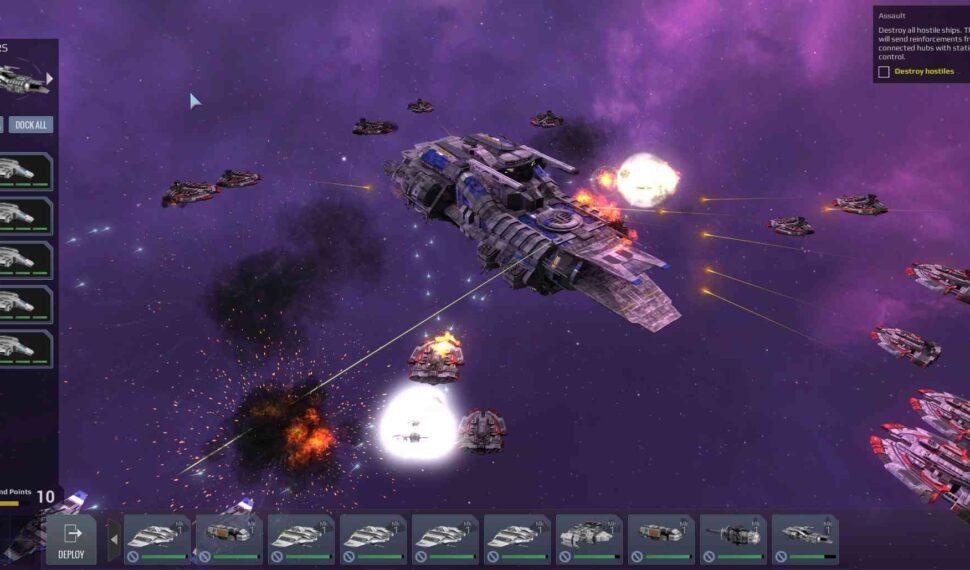Viewport: 970px width, 570px height.
Task: Select the top ship card in the left list
Action: click(x=25, y=171)
